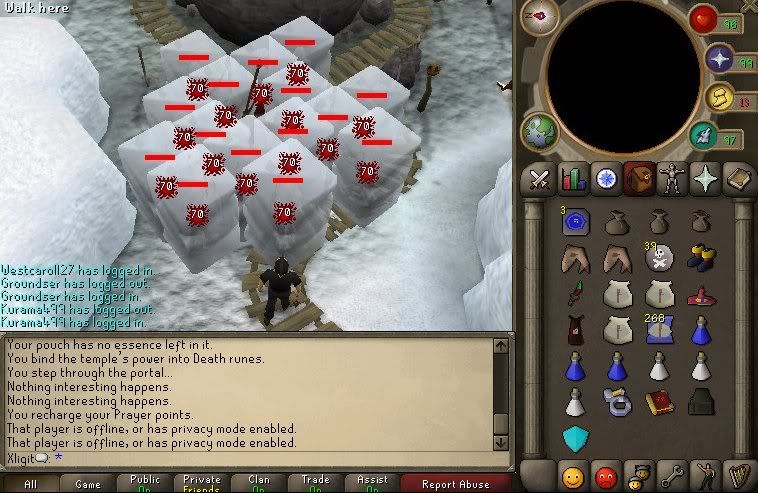Open the world map globe
Screen dimensions: 758x493
(539, 131)
